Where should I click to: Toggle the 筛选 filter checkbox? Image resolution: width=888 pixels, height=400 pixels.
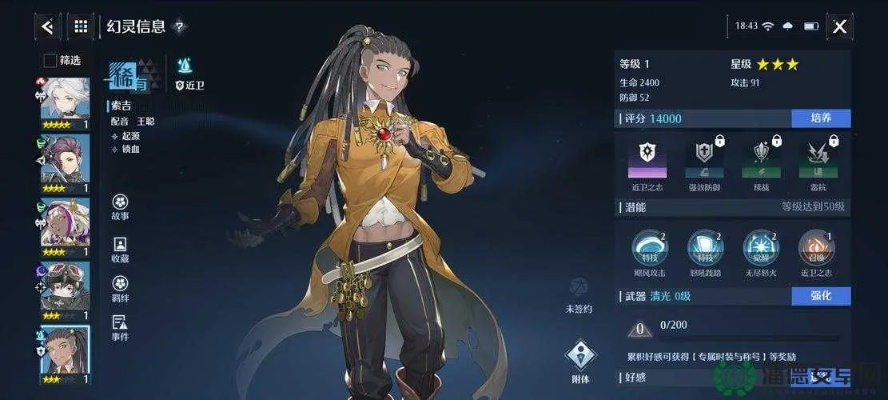click(50, 60)
